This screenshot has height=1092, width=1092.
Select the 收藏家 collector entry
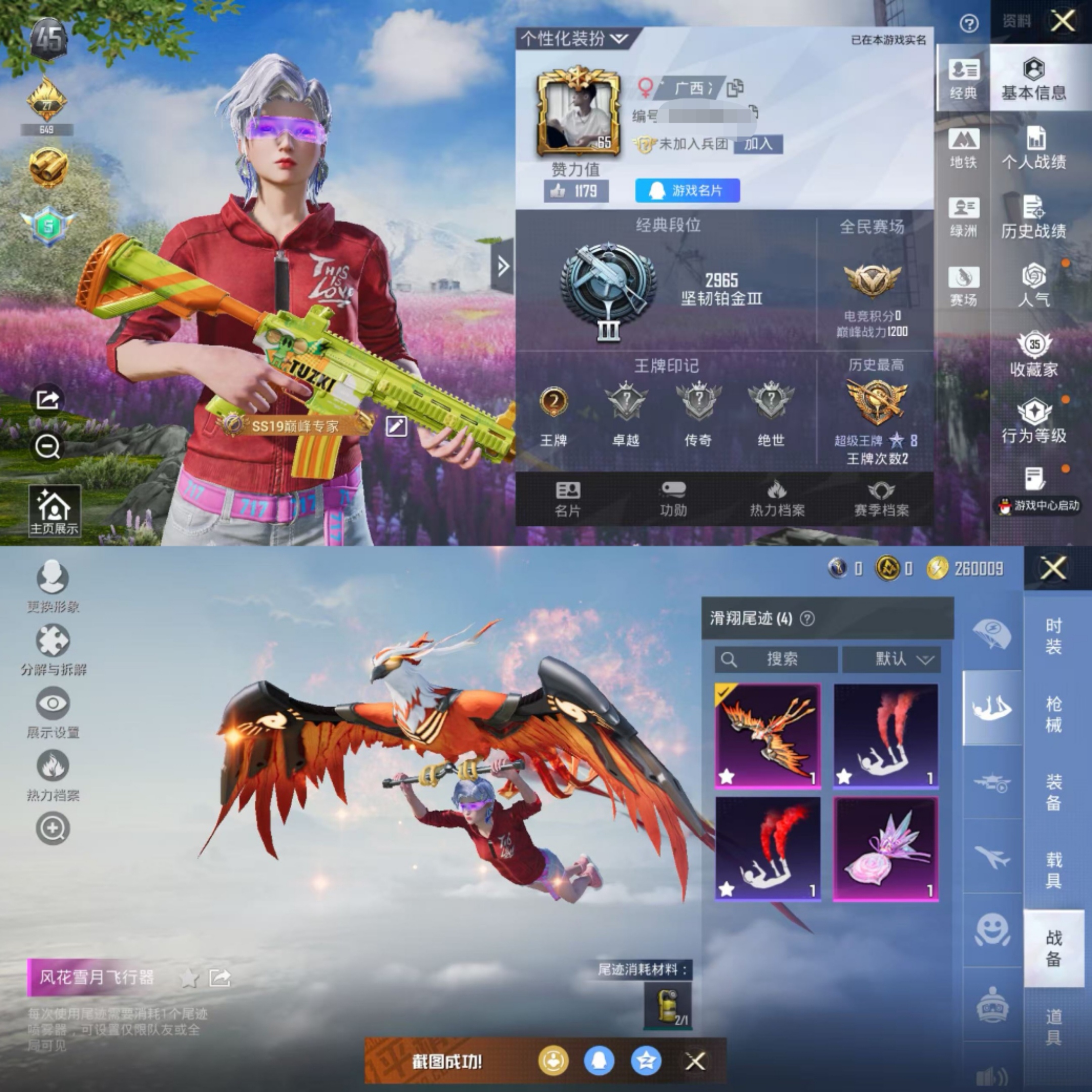tap(1033, 355)
